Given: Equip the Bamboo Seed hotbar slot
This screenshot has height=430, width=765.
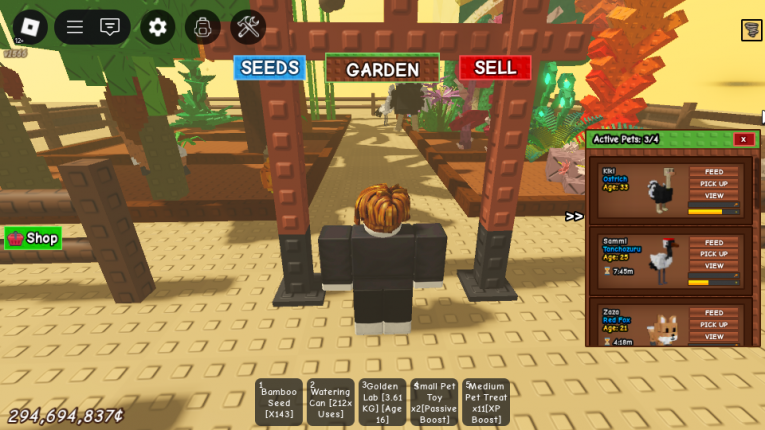Looking at the screenshot, I should 279,402.
